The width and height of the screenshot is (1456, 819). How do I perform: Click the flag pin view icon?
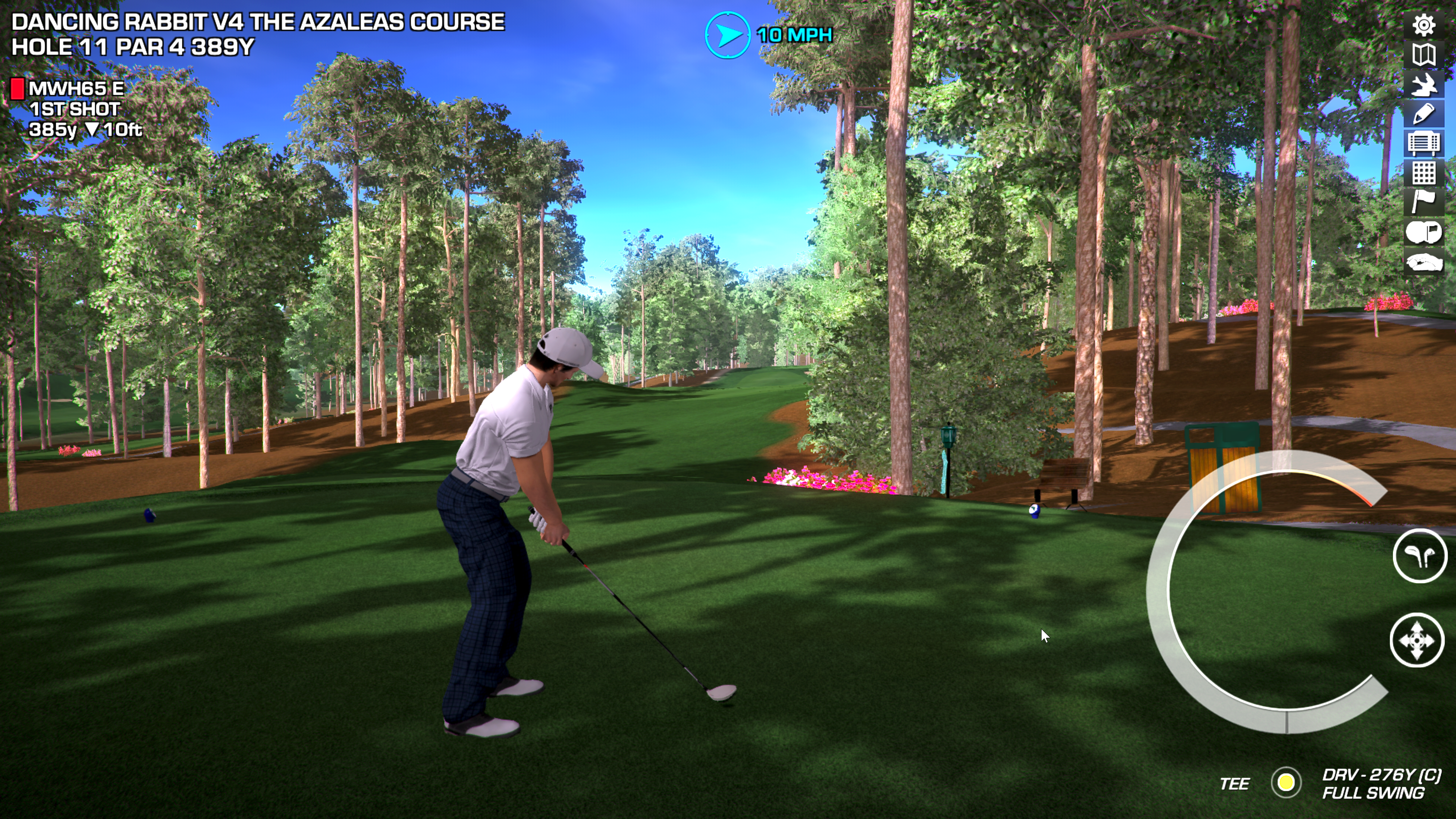[x=1424, y=202]
